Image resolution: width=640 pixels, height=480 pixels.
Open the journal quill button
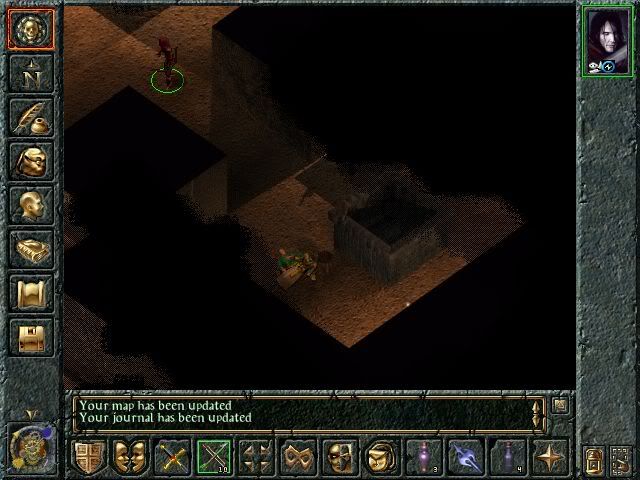pos(30,116)
